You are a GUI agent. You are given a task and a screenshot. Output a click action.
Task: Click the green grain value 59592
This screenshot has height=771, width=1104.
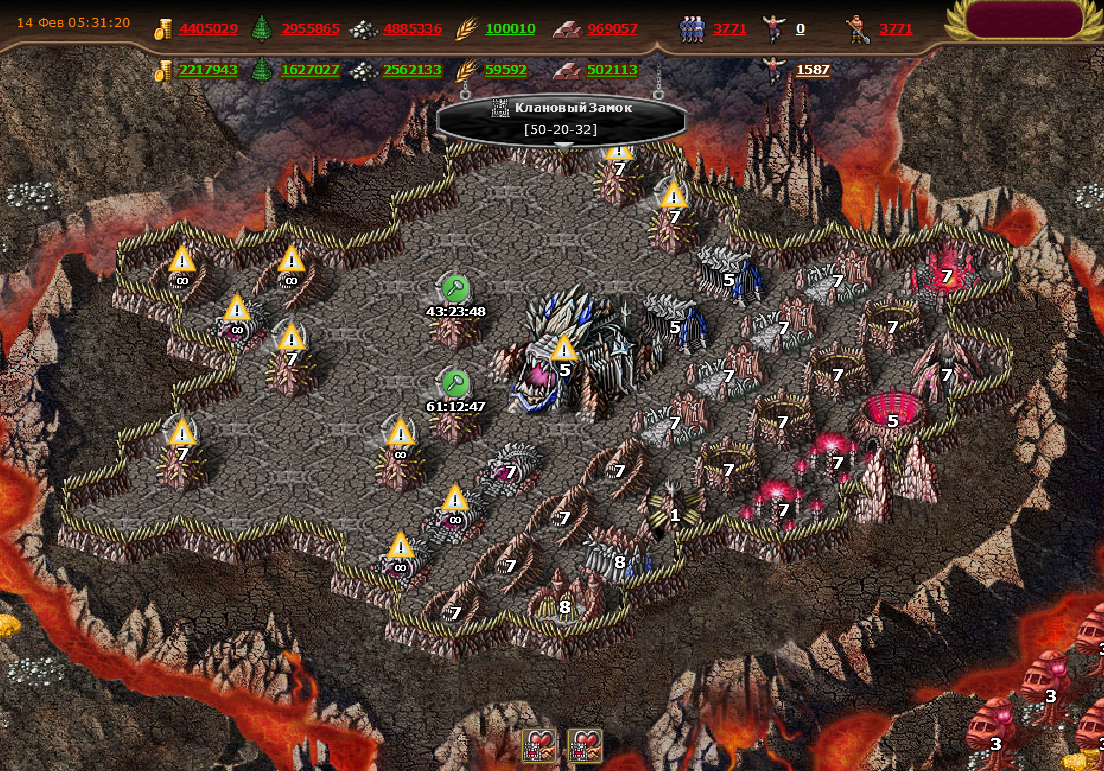506,70
